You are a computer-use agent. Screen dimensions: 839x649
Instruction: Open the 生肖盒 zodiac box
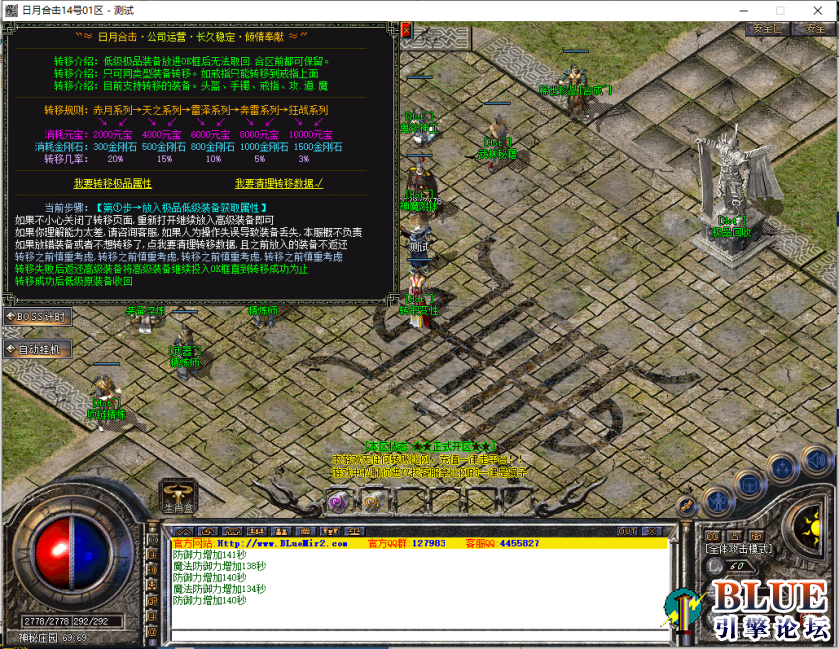point(177,495)
